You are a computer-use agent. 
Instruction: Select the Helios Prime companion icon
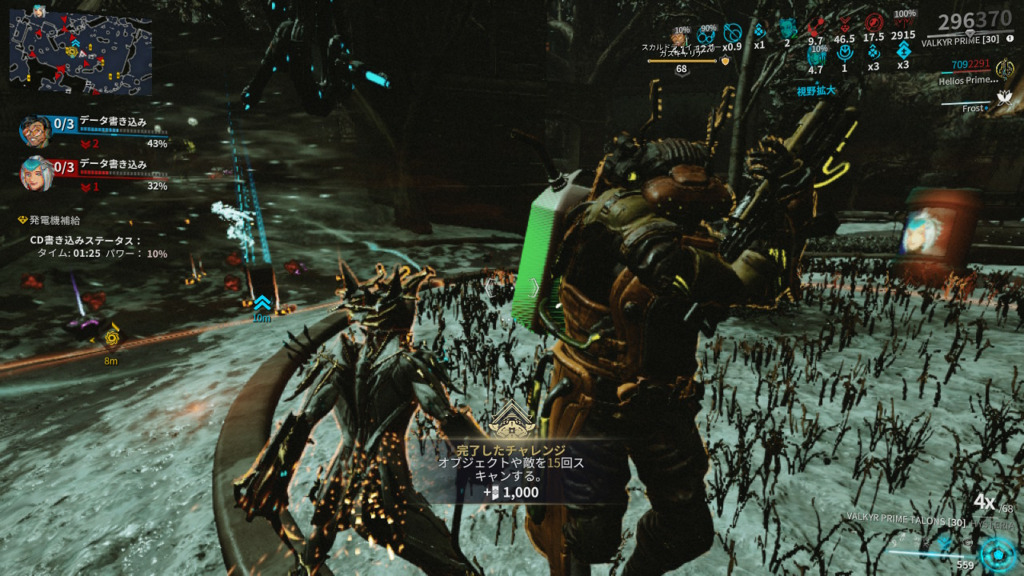1005,68
